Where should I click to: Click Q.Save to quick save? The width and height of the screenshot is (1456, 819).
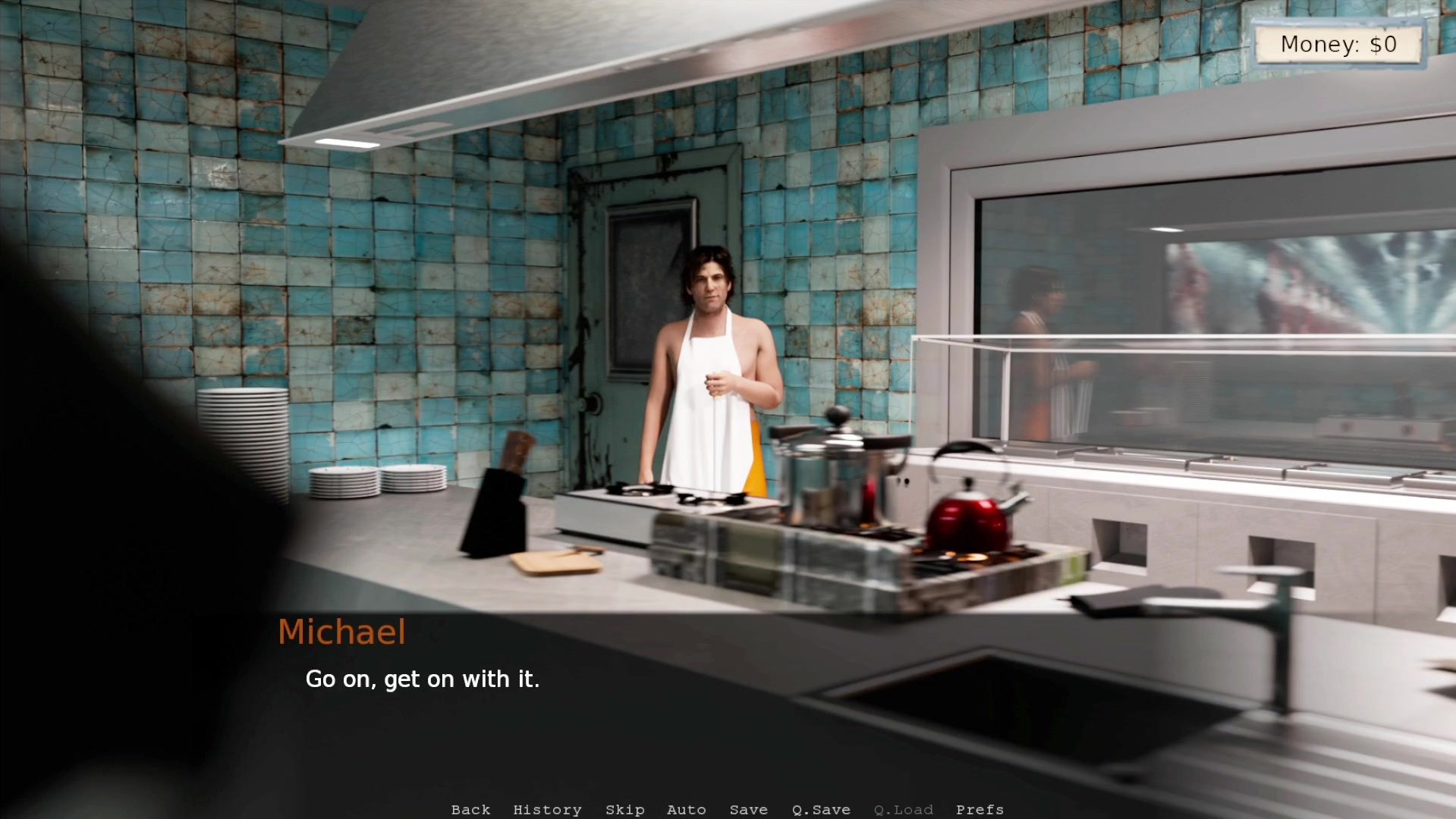tap(820, 810)
